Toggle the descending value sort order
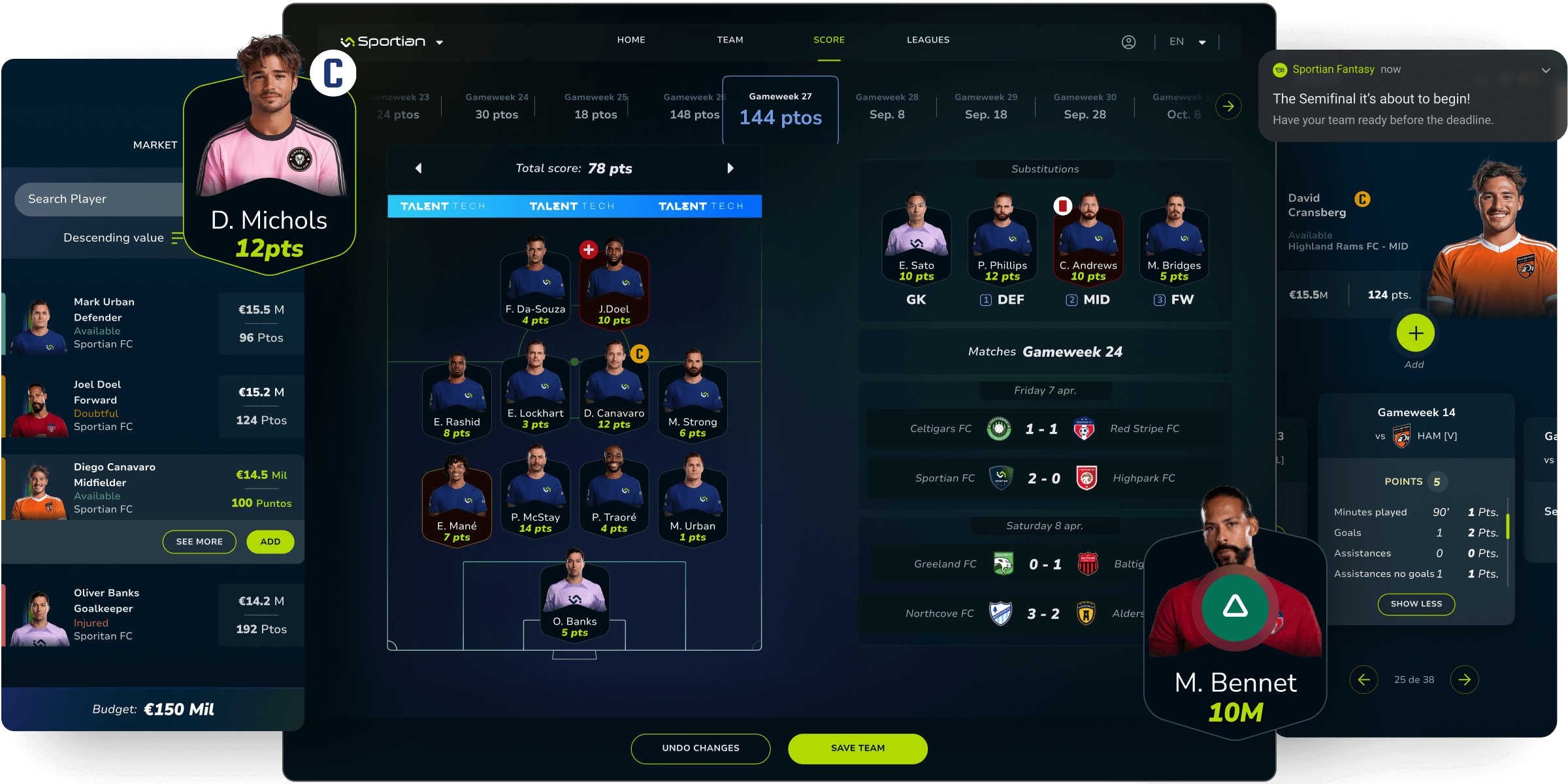 pos(176,238)
